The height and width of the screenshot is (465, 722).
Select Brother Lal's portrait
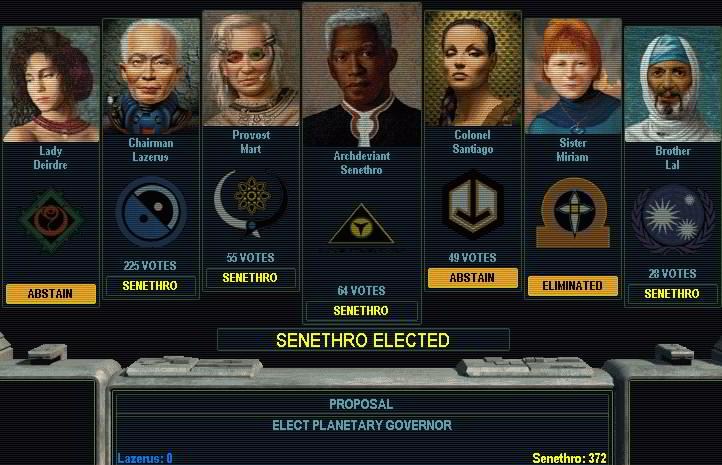coord(672,87)
